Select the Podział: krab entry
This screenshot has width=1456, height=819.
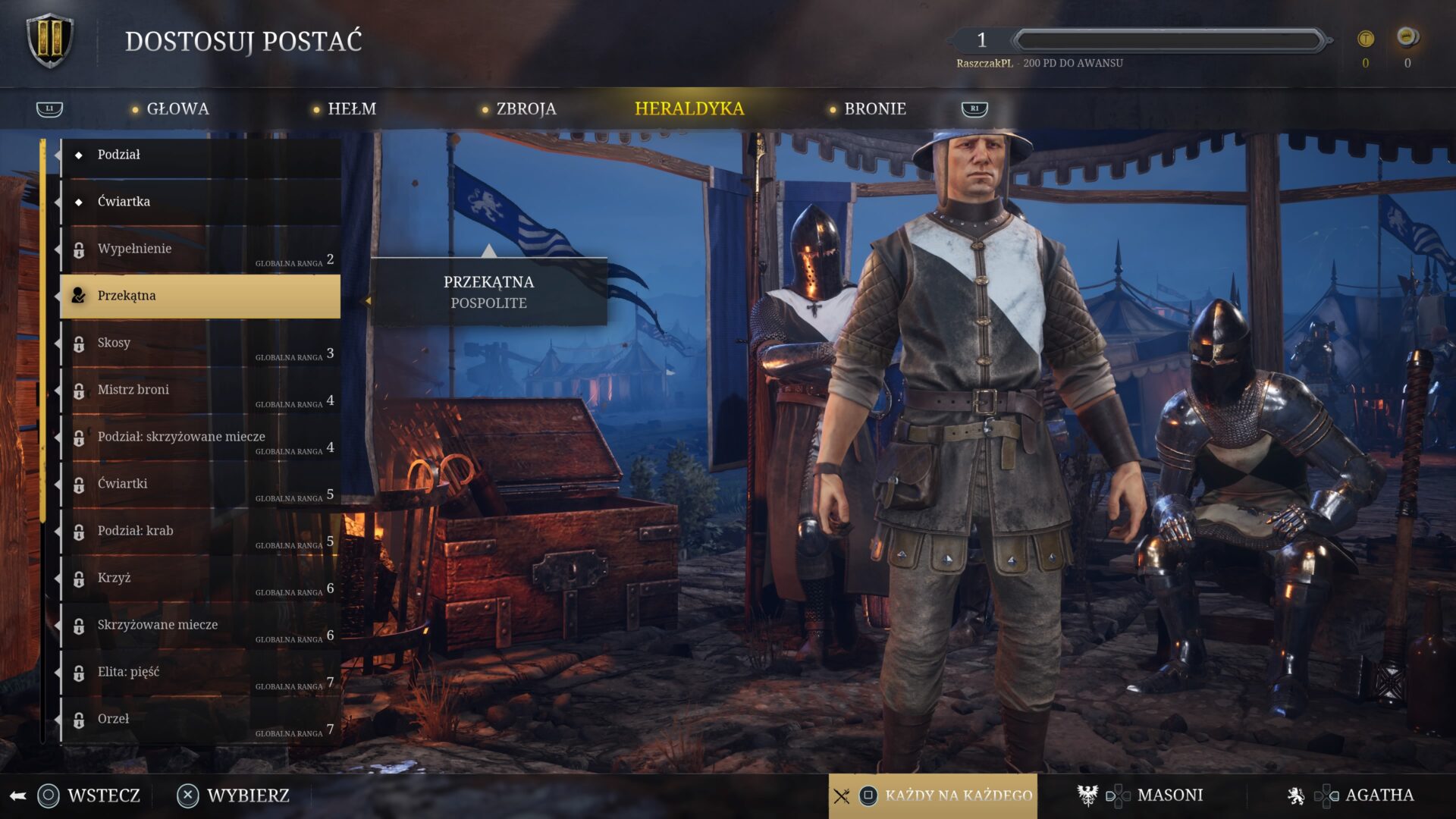(199, 531)
